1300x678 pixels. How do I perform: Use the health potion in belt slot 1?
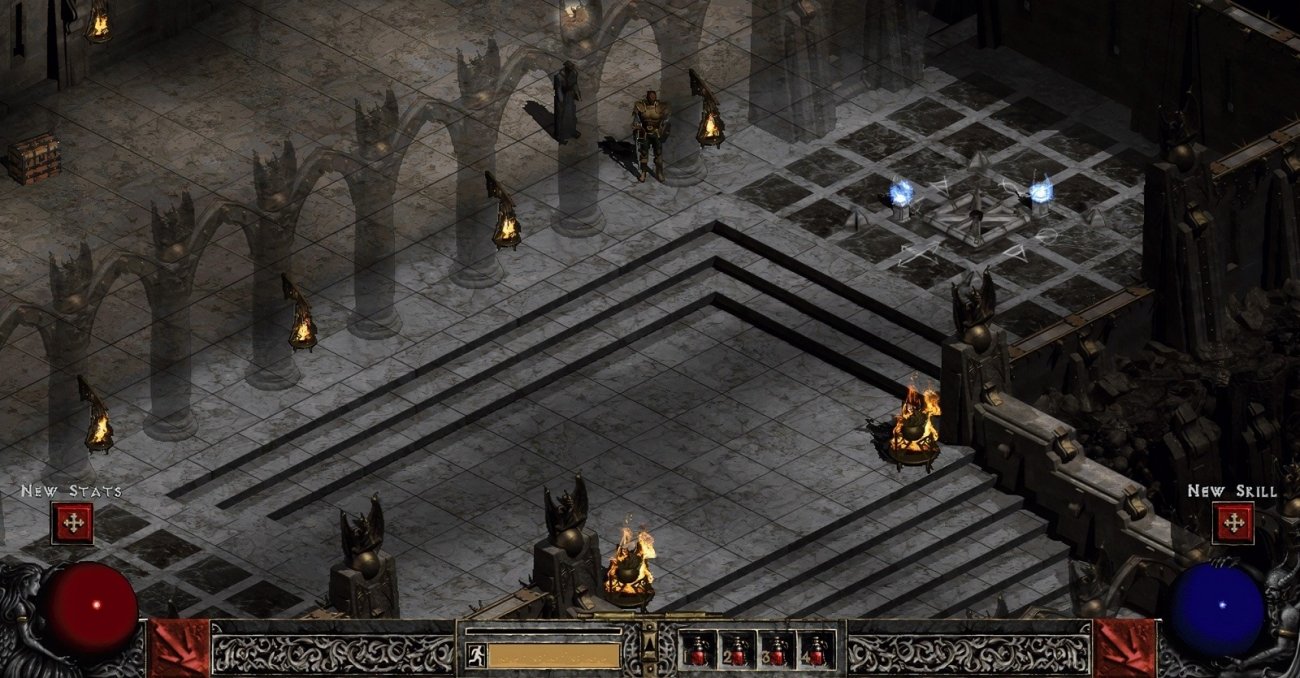pyautogui.click(x=697, y=651)
